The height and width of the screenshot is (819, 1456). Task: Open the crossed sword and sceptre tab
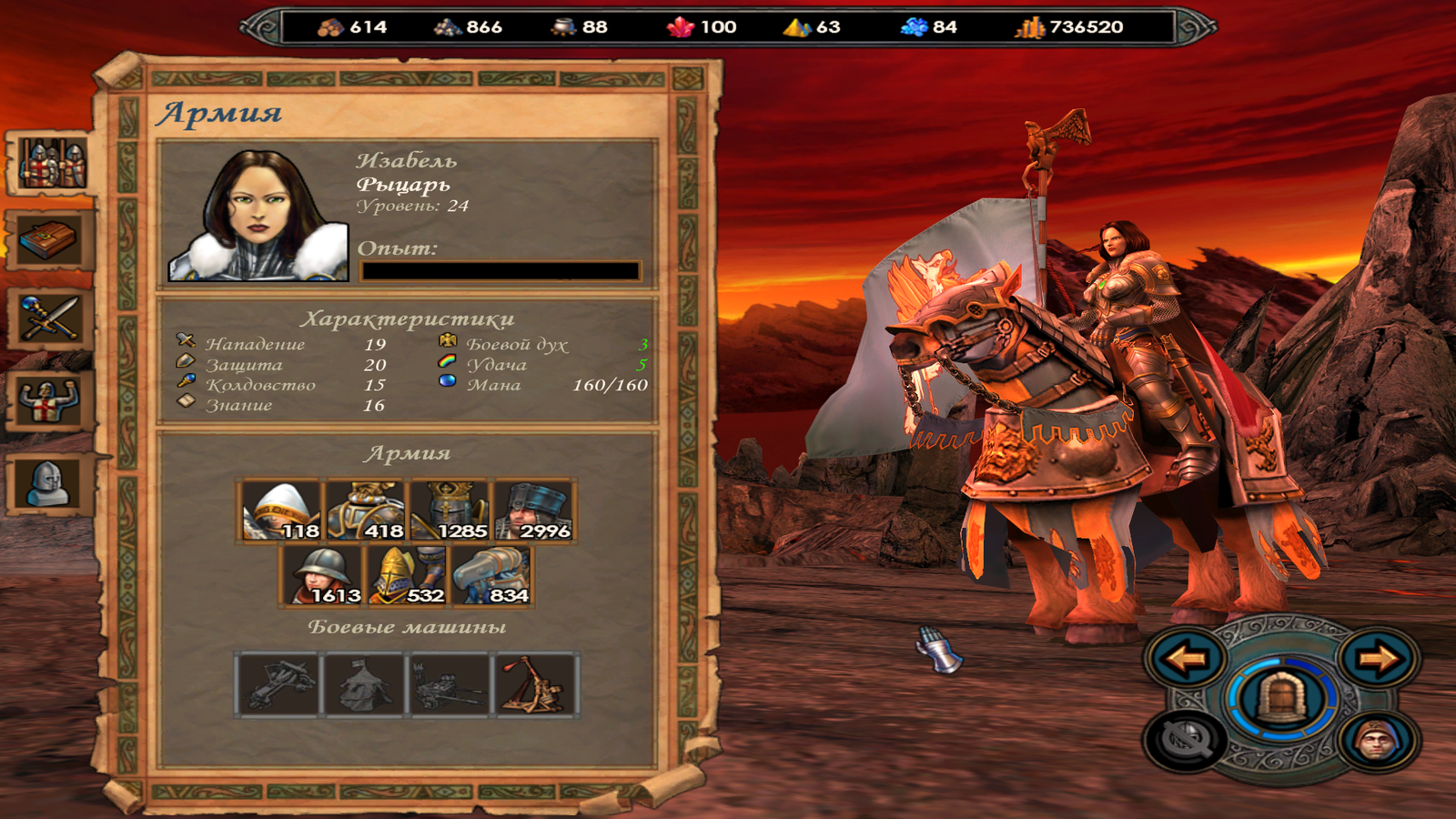point(51,318)
